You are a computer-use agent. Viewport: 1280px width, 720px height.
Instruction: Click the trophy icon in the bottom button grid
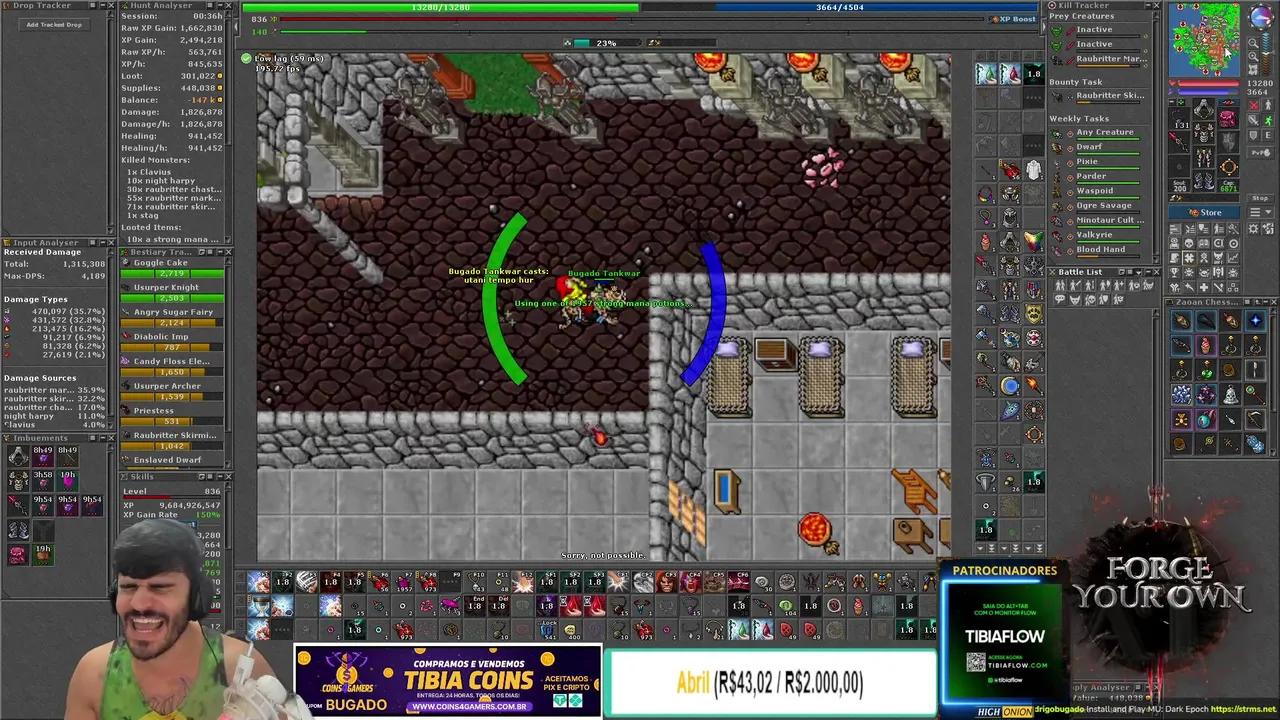tap(1174, 273)
